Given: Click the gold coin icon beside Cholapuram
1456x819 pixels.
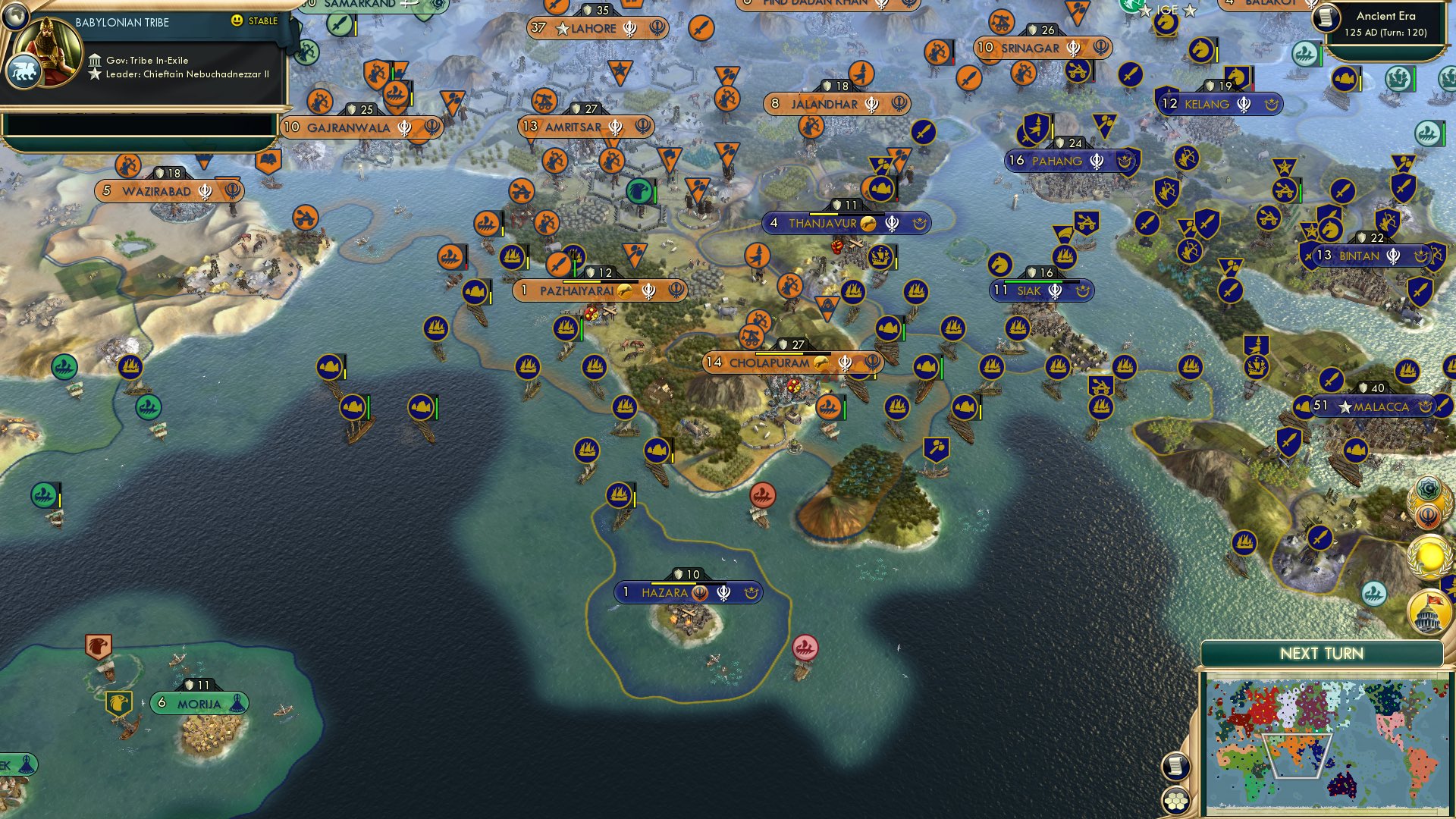Looking at the screenshot, I should pyautogui.click(x=821, y=362).
